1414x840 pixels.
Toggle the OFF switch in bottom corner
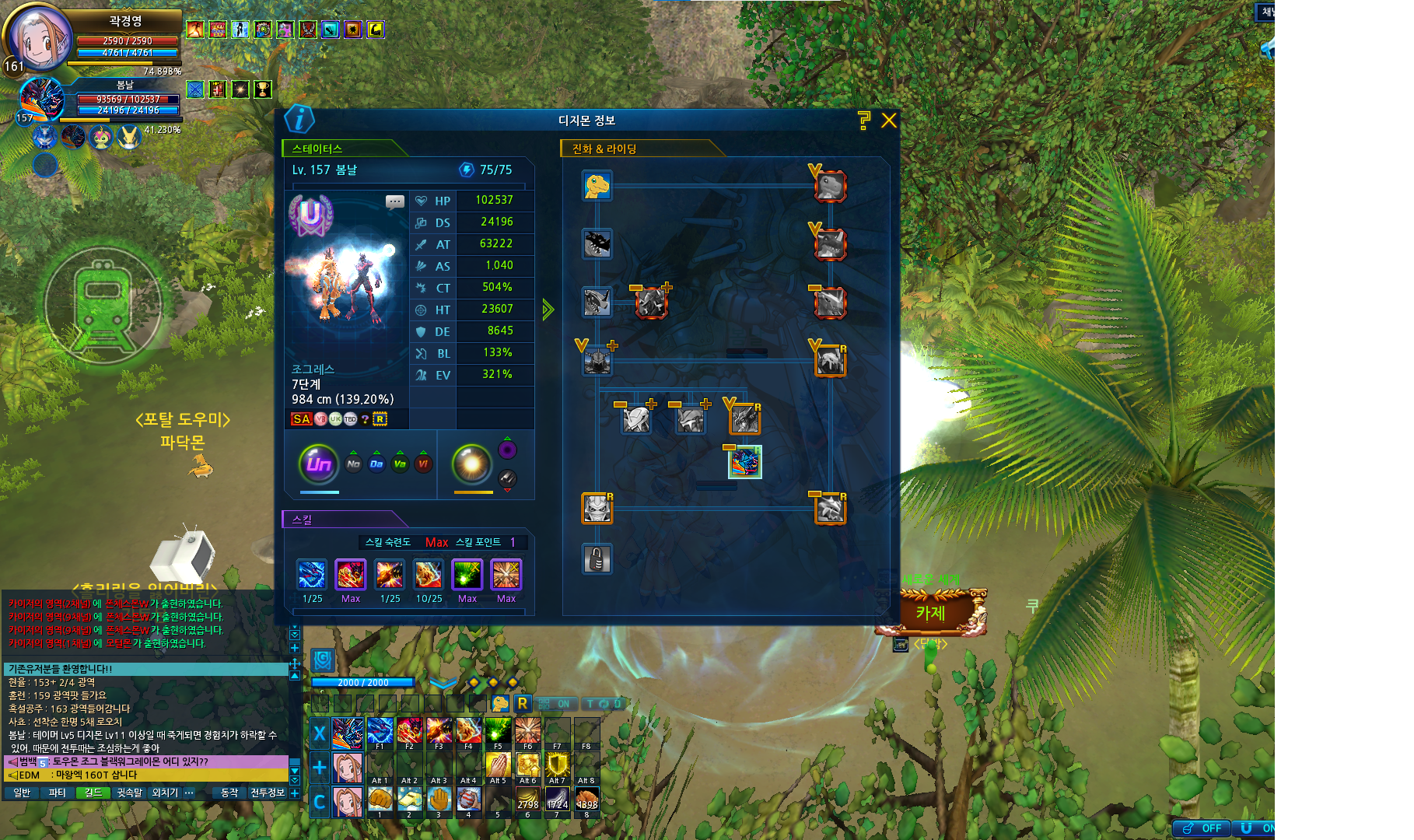(x=1202, y=828)
